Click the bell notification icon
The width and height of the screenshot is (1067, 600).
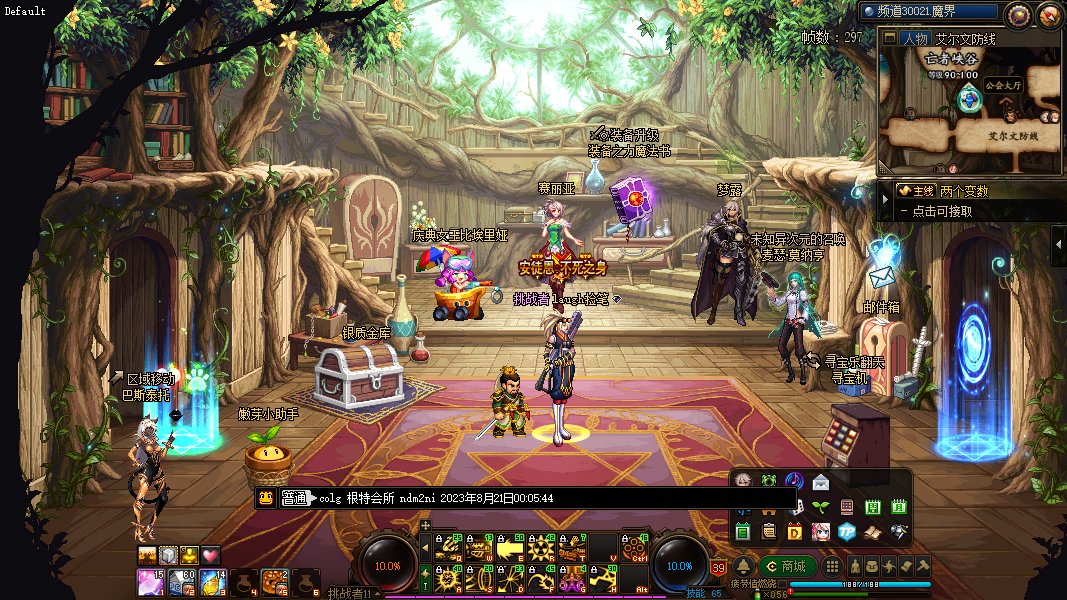point(743,566)
